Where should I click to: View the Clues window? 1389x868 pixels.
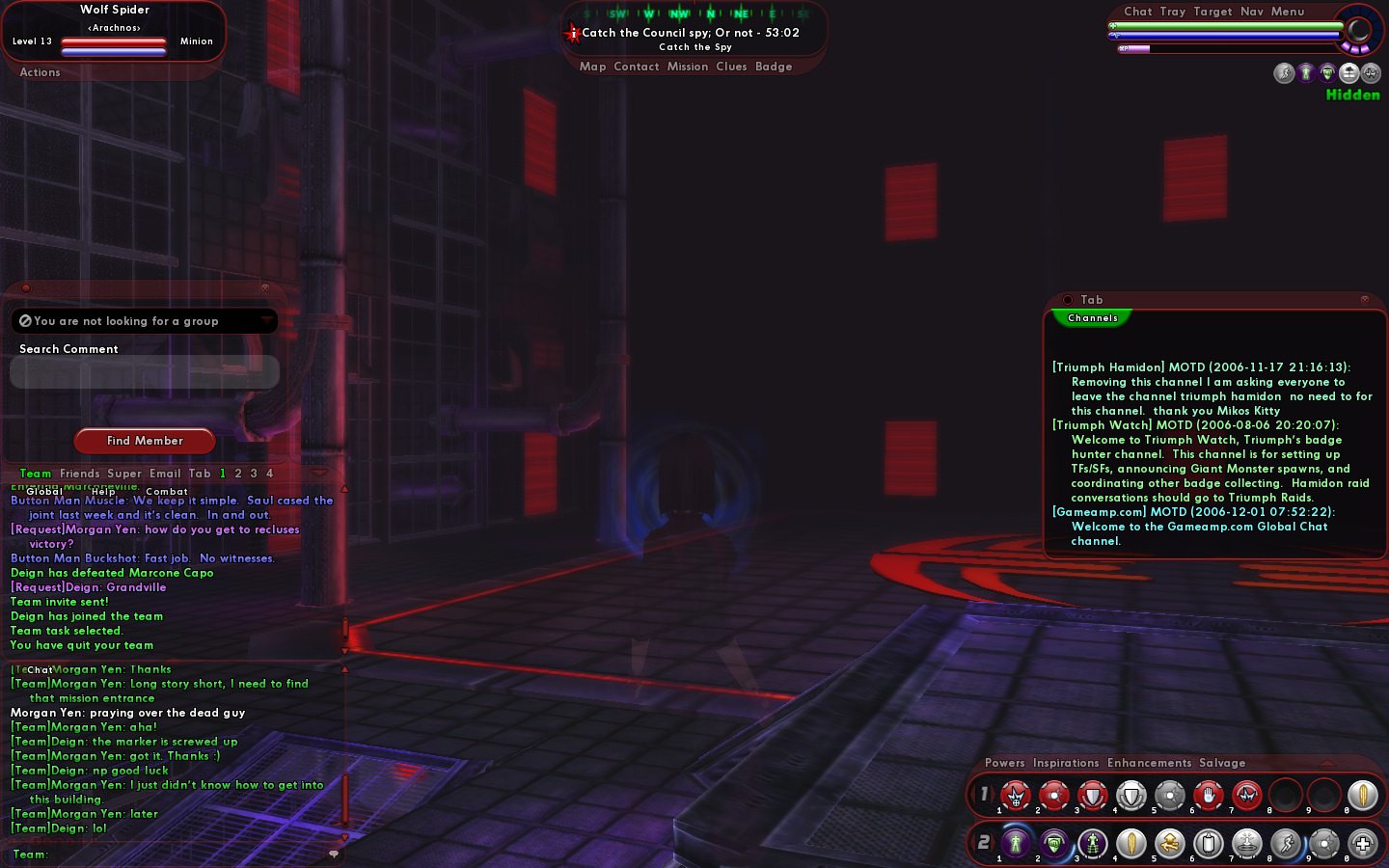tap(731, 67)
